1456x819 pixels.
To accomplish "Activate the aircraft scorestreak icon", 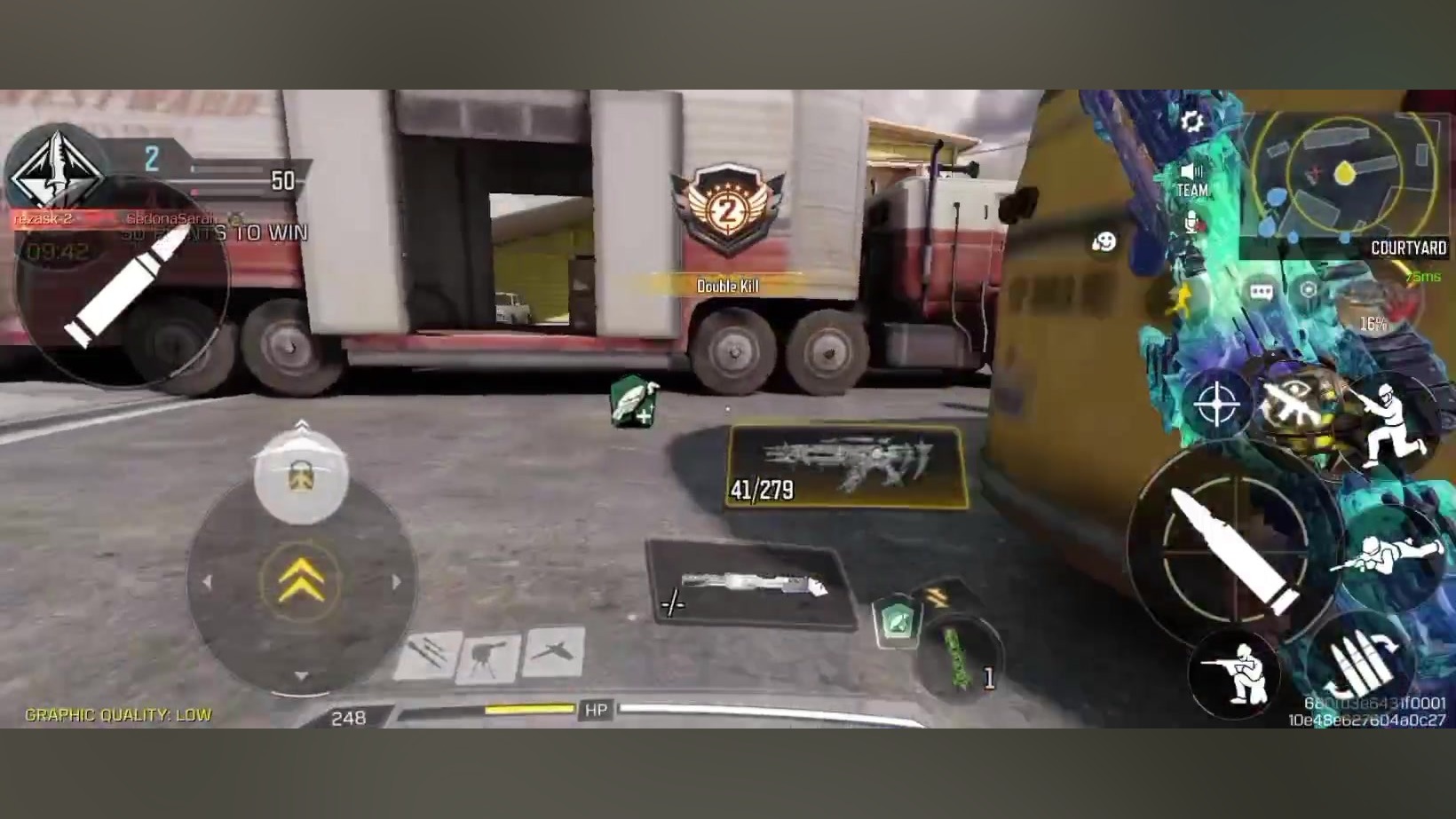I will [554, 652].
